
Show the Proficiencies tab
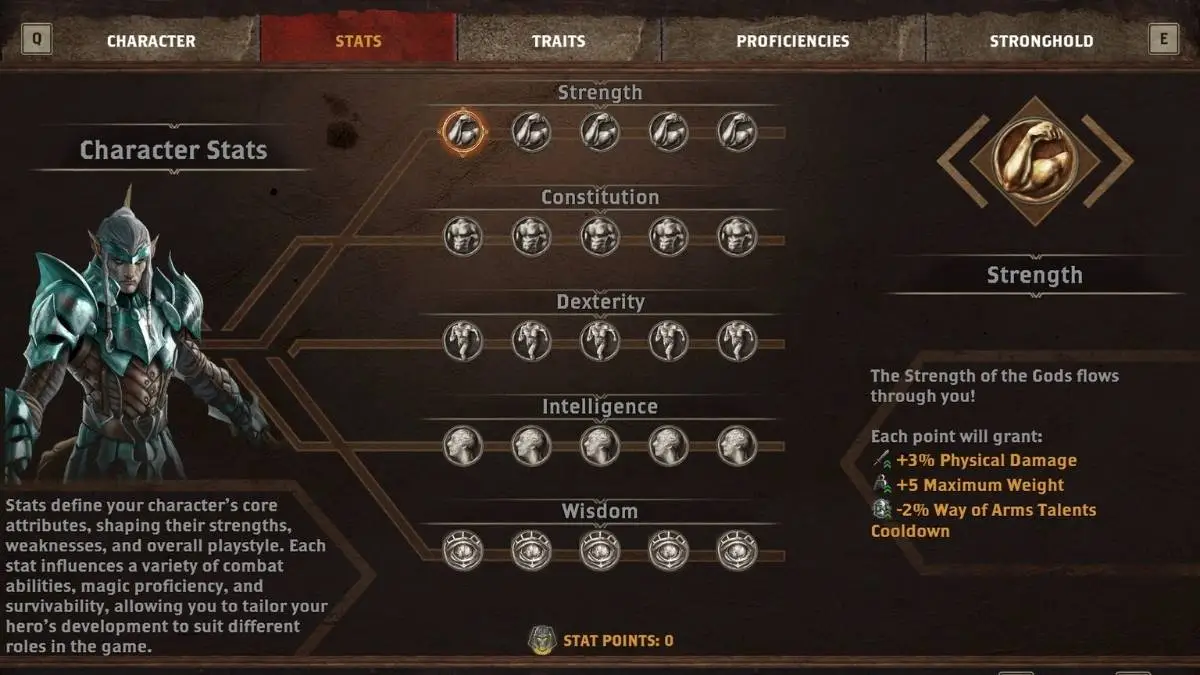coord(792,41)
